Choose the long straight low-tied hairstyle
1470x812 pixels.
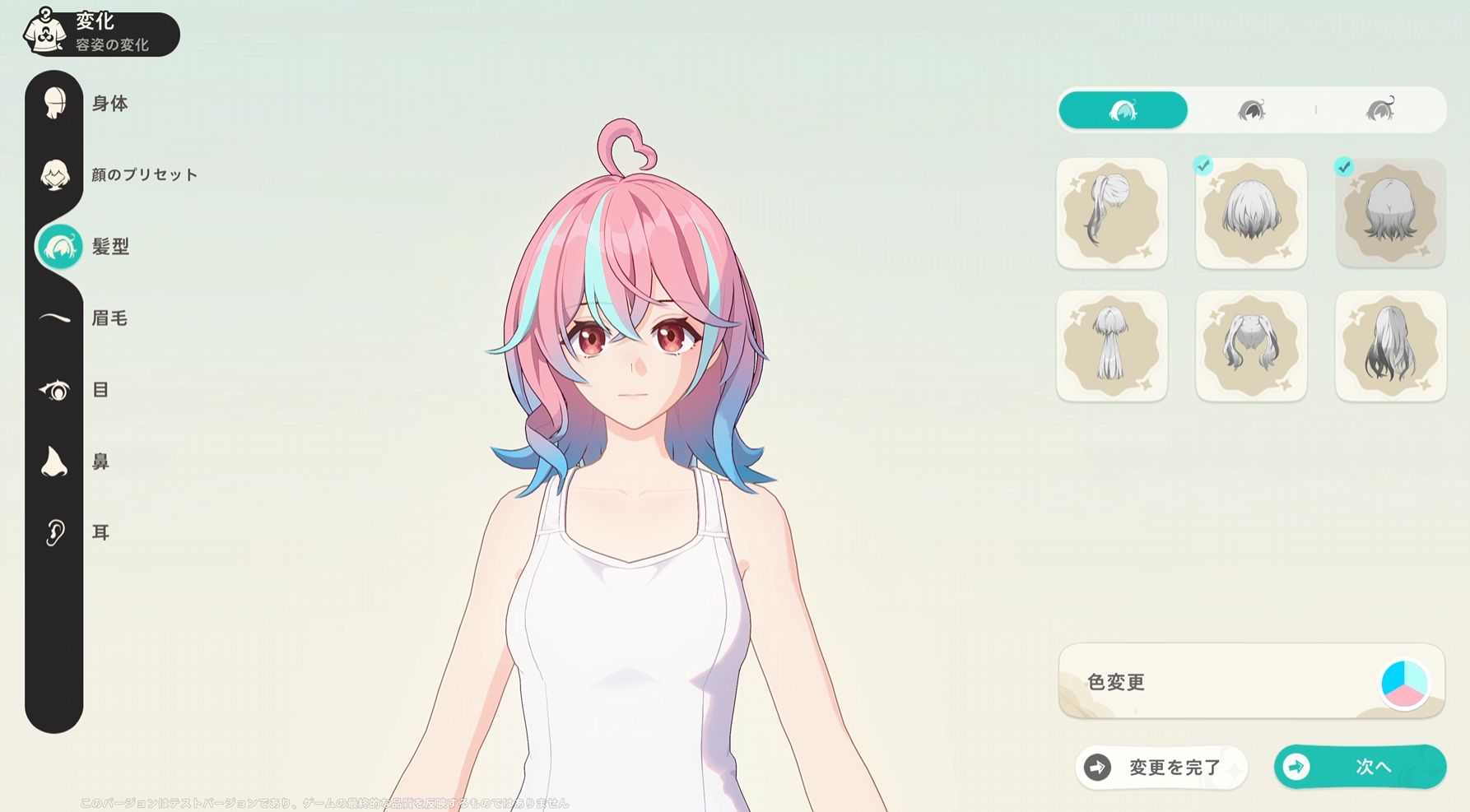tap(1112, 346)
